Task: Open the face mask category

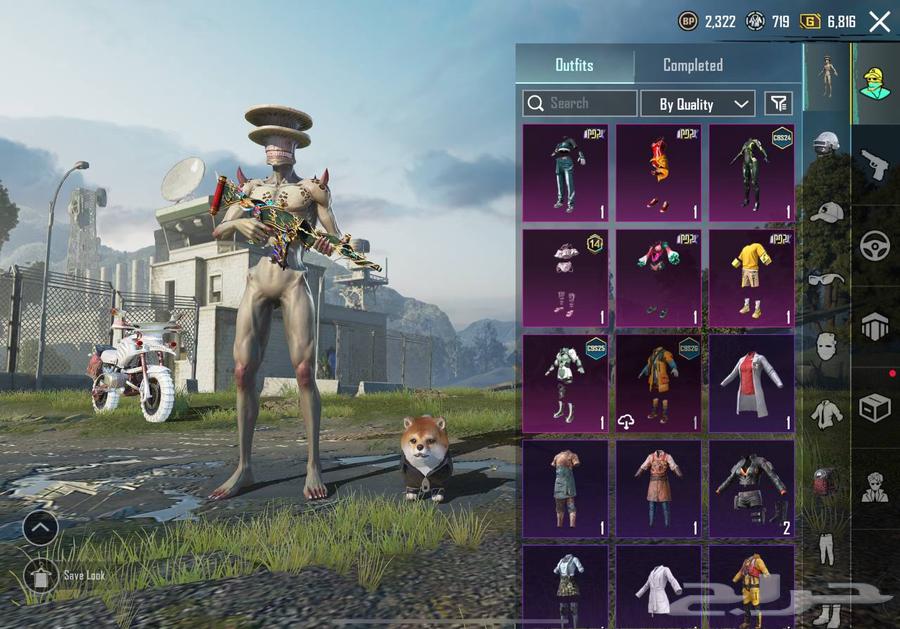Action: 826,345
